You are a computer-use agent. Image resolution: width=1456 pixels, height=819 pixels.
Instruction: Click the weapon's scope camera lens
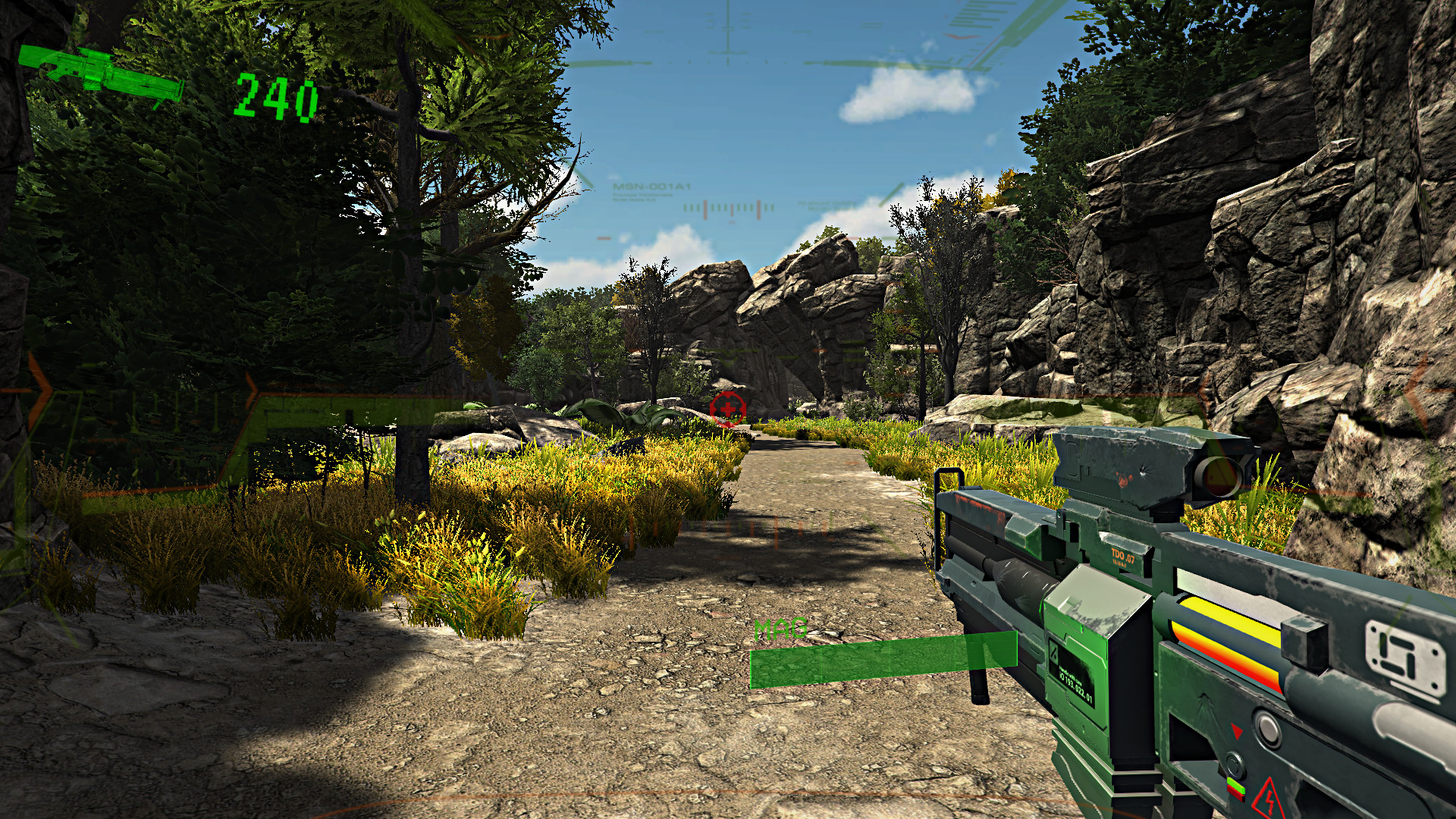click(x=1219, y=478)
